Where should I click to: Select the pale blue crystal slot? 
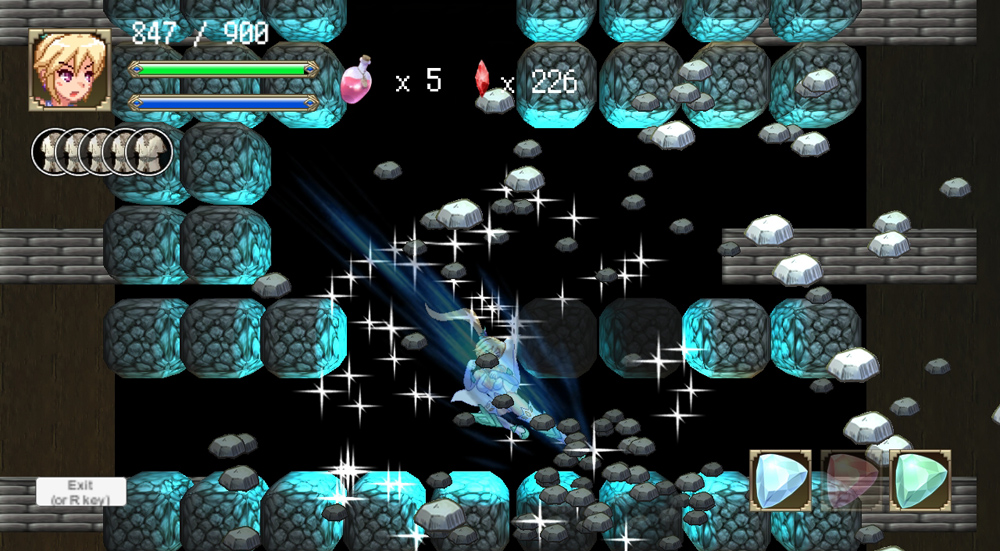[x=780, y=479]
